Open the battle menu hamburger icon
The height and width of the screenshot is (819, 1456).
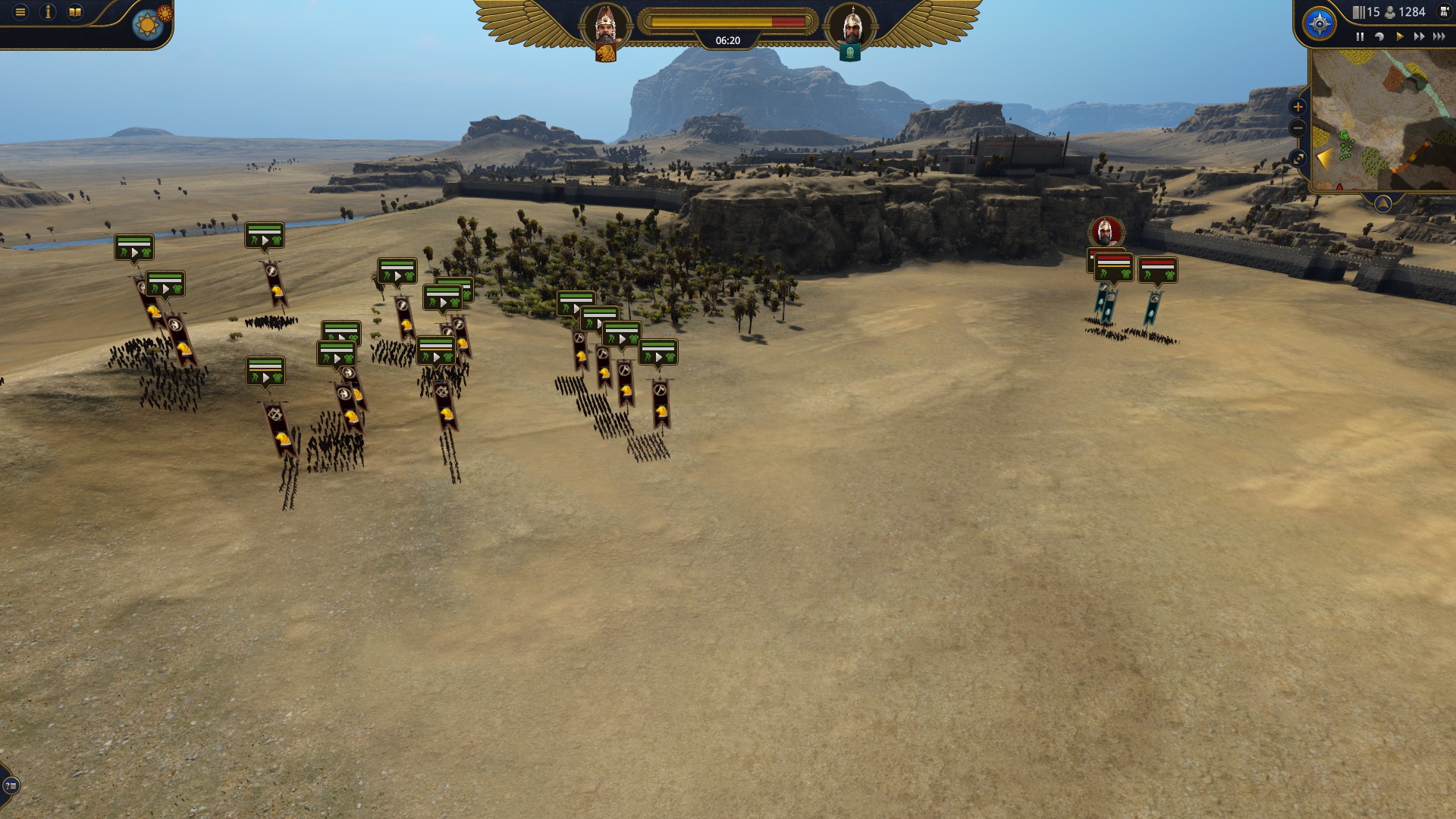pyautogui.click(x=20, y=11)
